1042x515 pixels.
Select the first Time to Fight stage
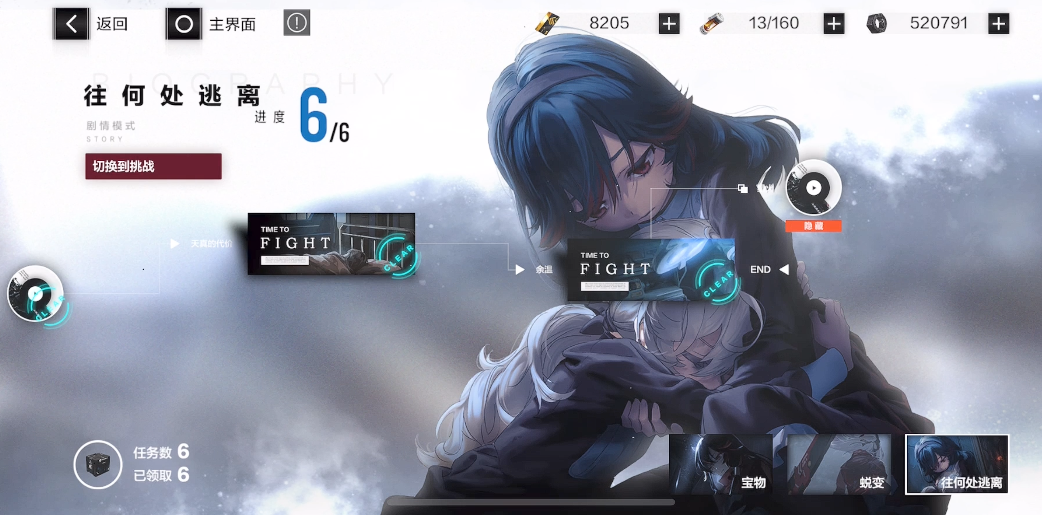331,244
